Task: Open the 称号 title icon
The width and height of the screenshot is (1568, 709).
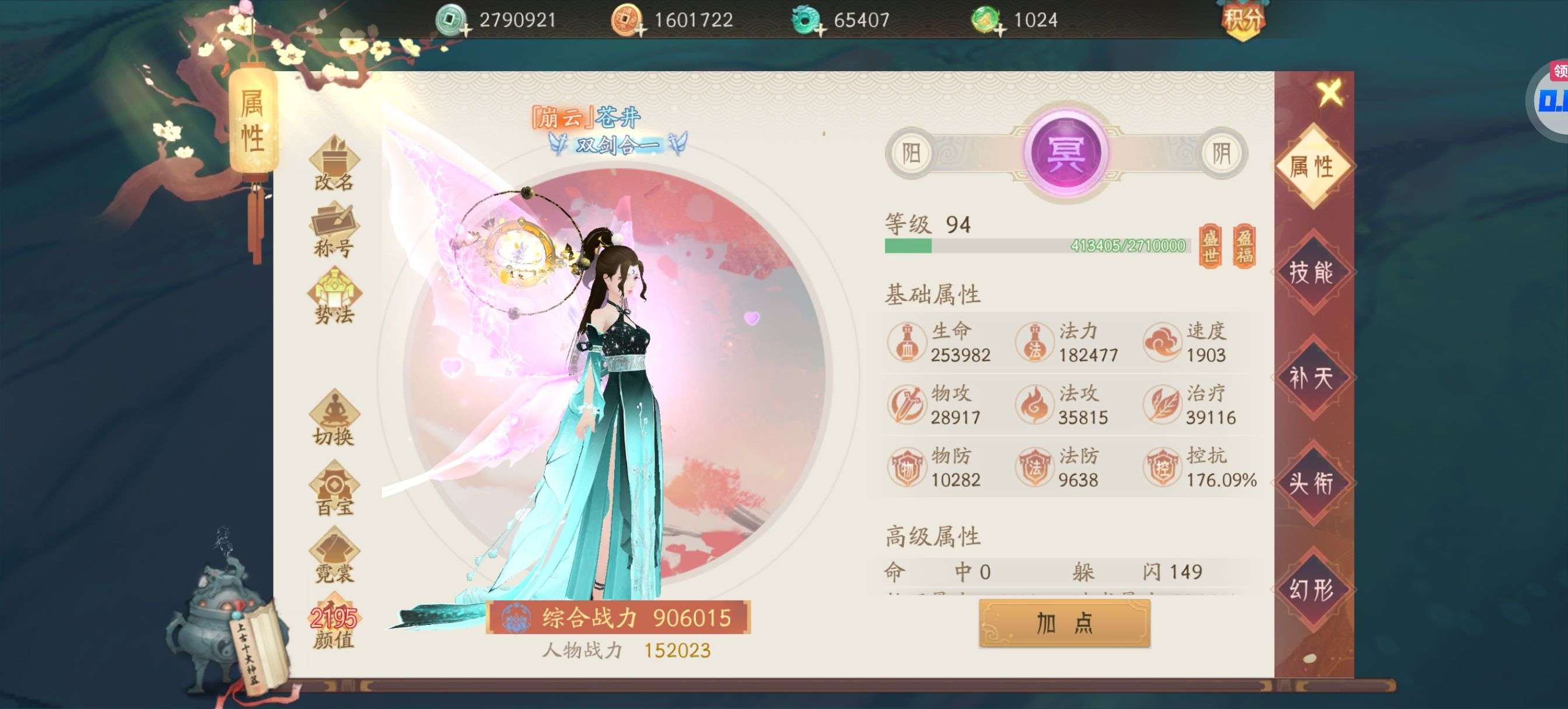Action: 334,231
